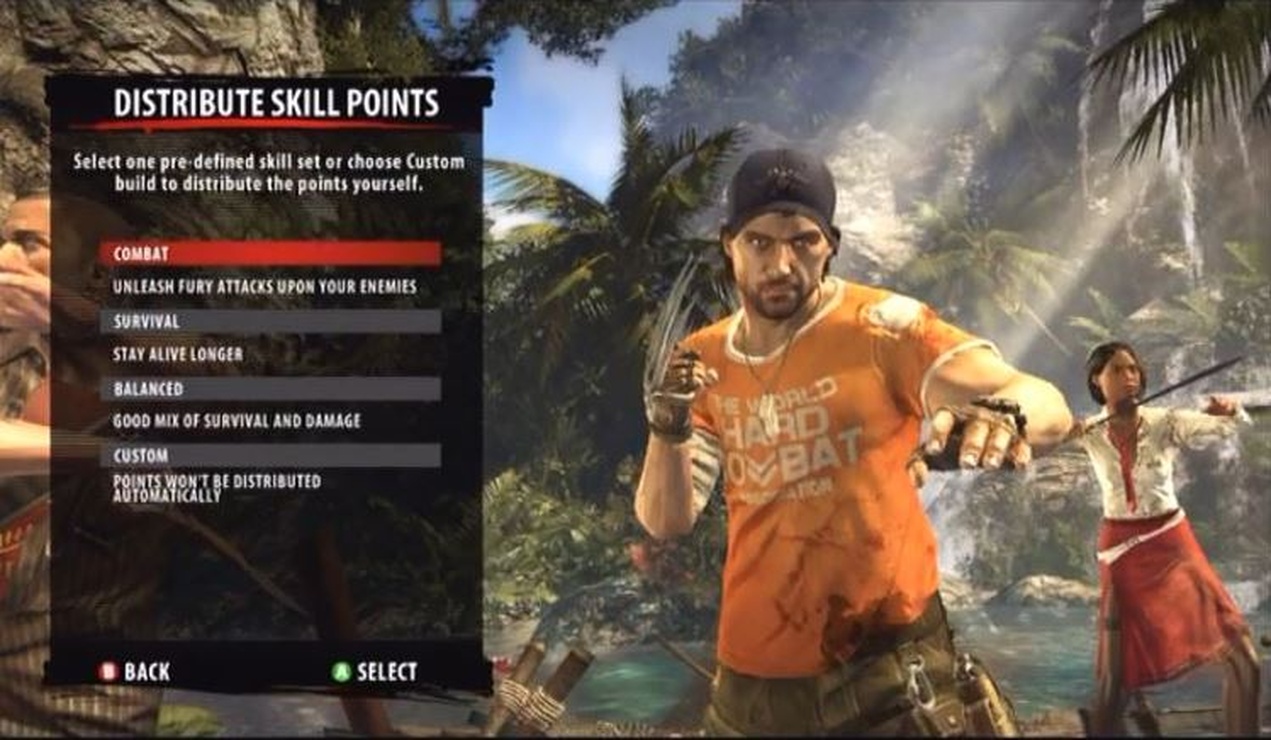The width and height of the screenshot is (1271, 740).
Task: Choose the Survival skill set
Action: click(269, 321)
